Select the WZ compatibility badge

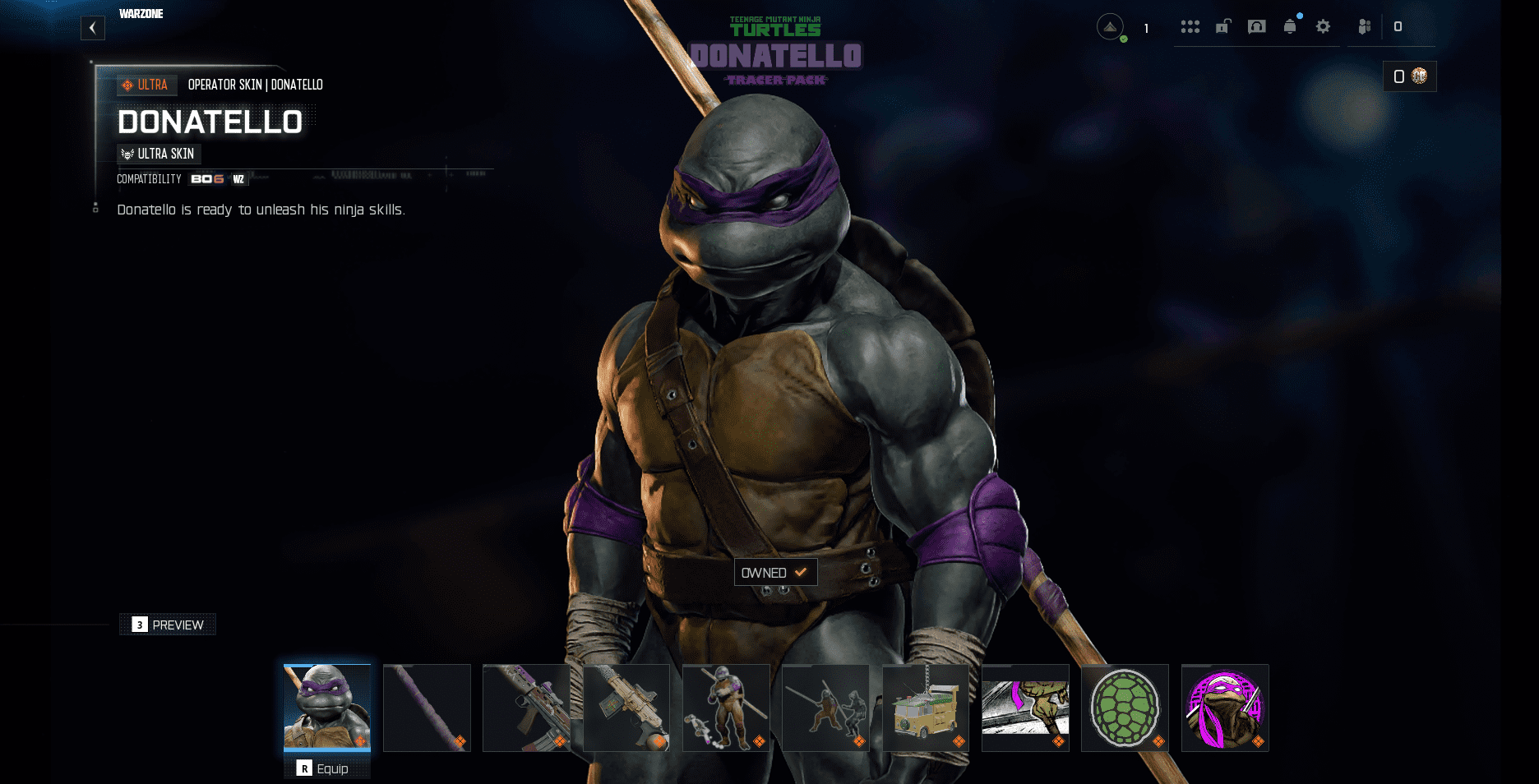pyautogui.click(x=238, y=179)
